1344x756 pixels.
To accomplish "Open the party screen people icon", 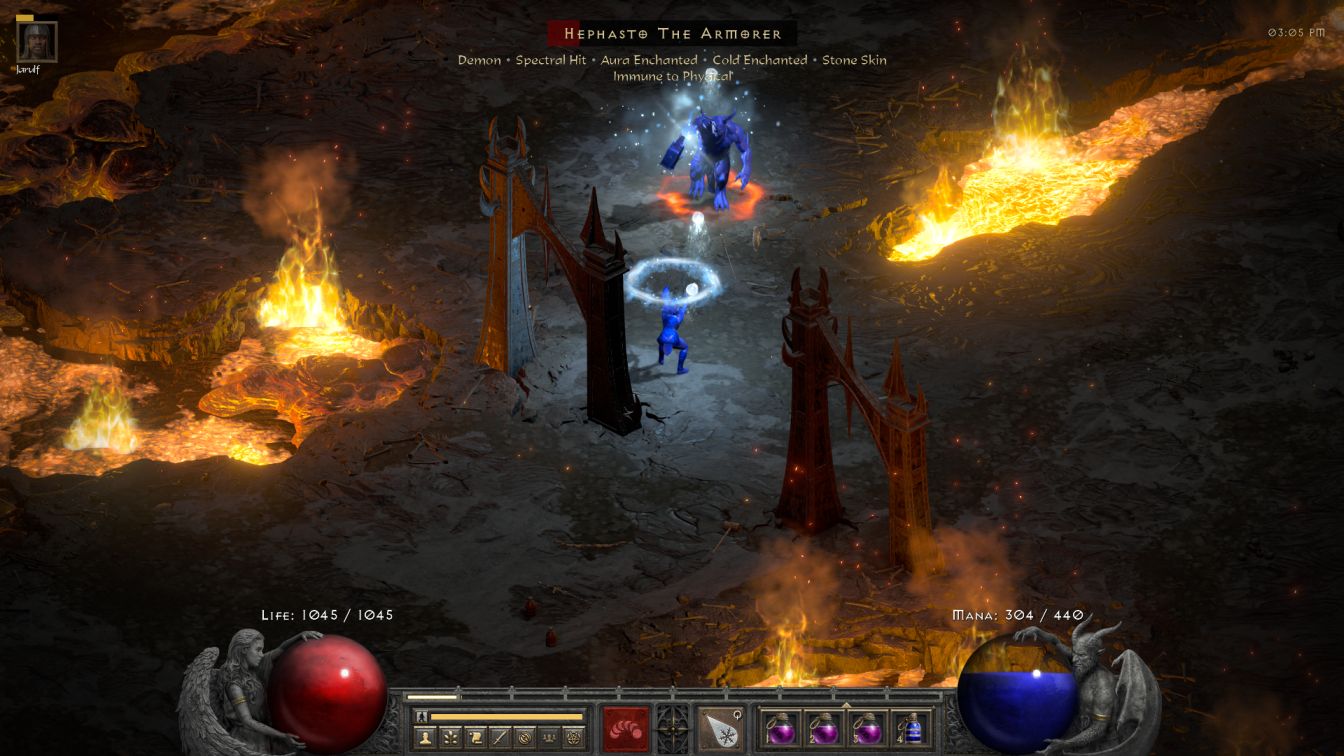I will [548, 738].
